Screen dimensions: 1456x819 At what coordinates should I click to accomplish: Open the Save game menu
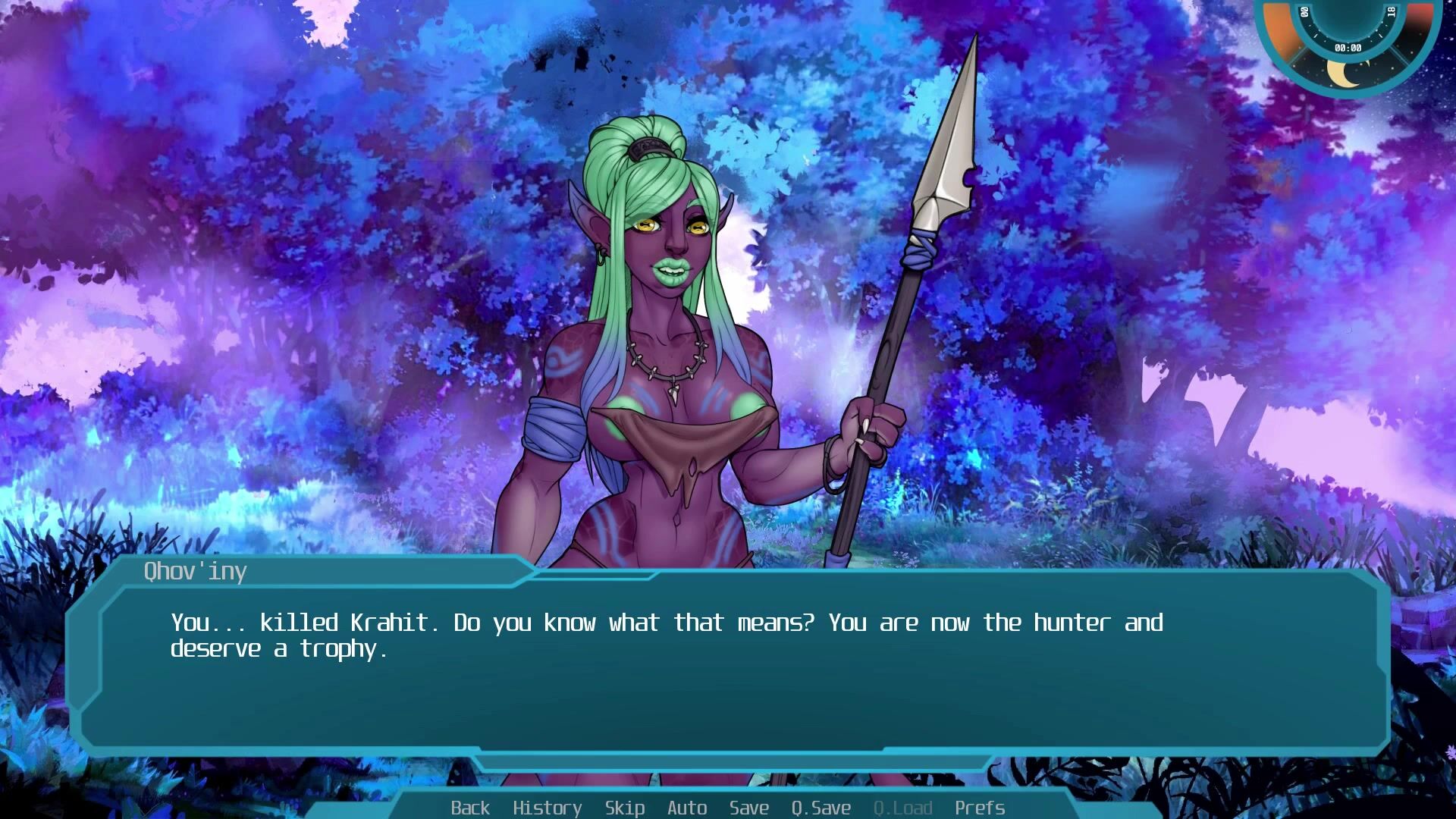[749, 808]
